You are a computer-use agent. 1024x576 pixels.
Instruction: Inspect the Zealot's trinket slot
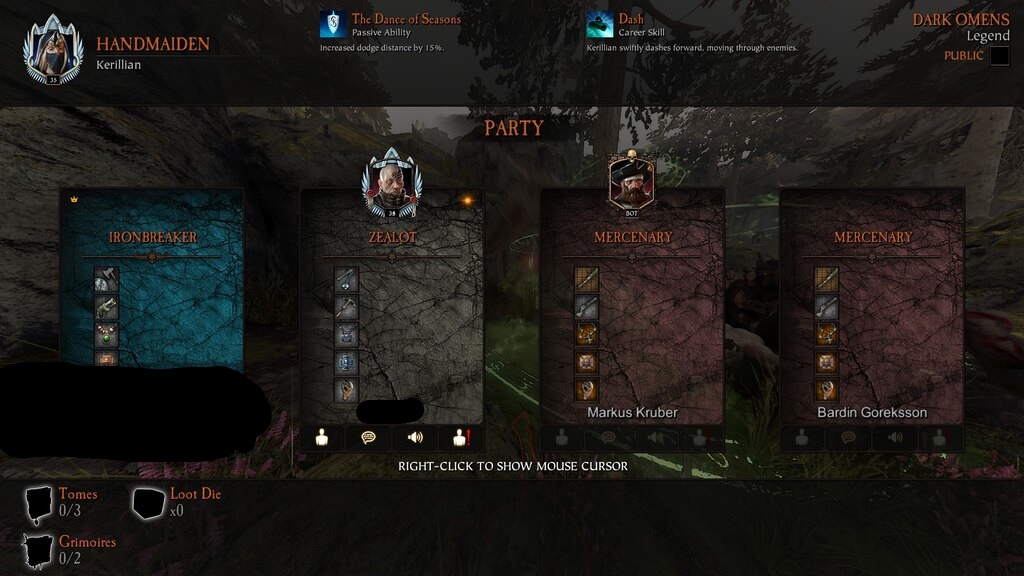point(346,390)
